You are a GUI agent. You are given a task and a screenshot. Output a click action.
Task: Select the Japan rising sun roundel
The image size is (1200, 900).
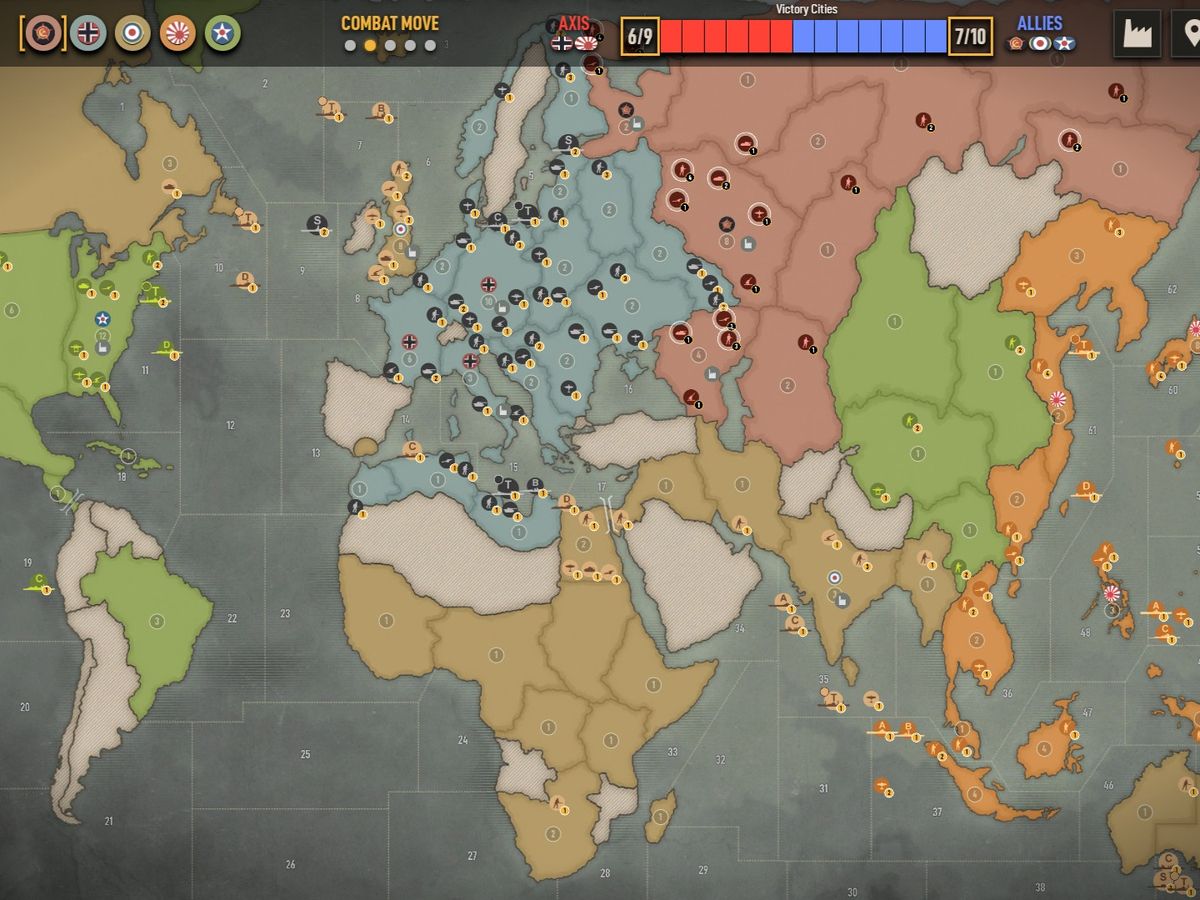pyautogui.click(x=178, y=33)
